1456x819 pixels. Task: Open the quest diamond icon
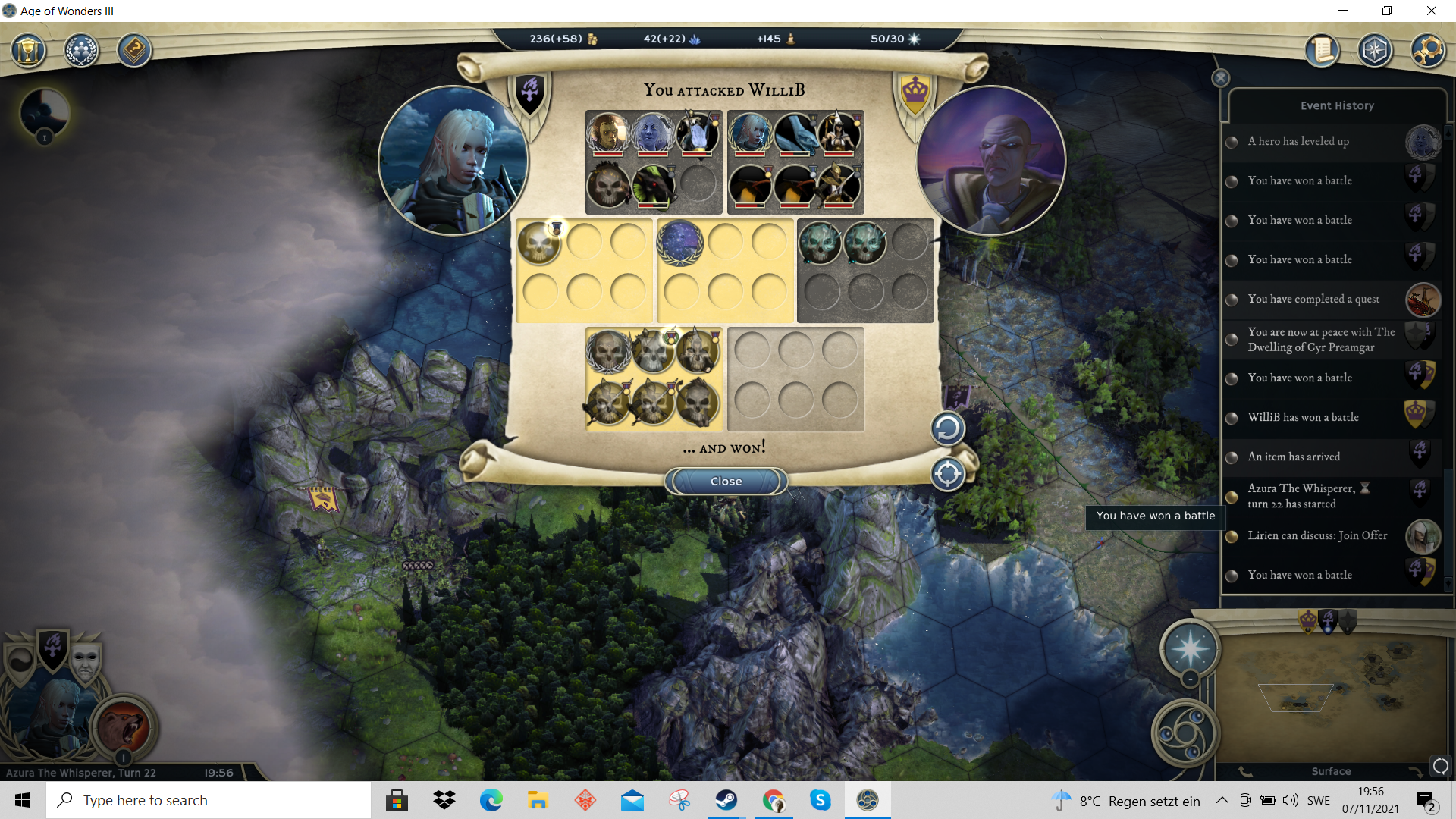pos(134,51)
